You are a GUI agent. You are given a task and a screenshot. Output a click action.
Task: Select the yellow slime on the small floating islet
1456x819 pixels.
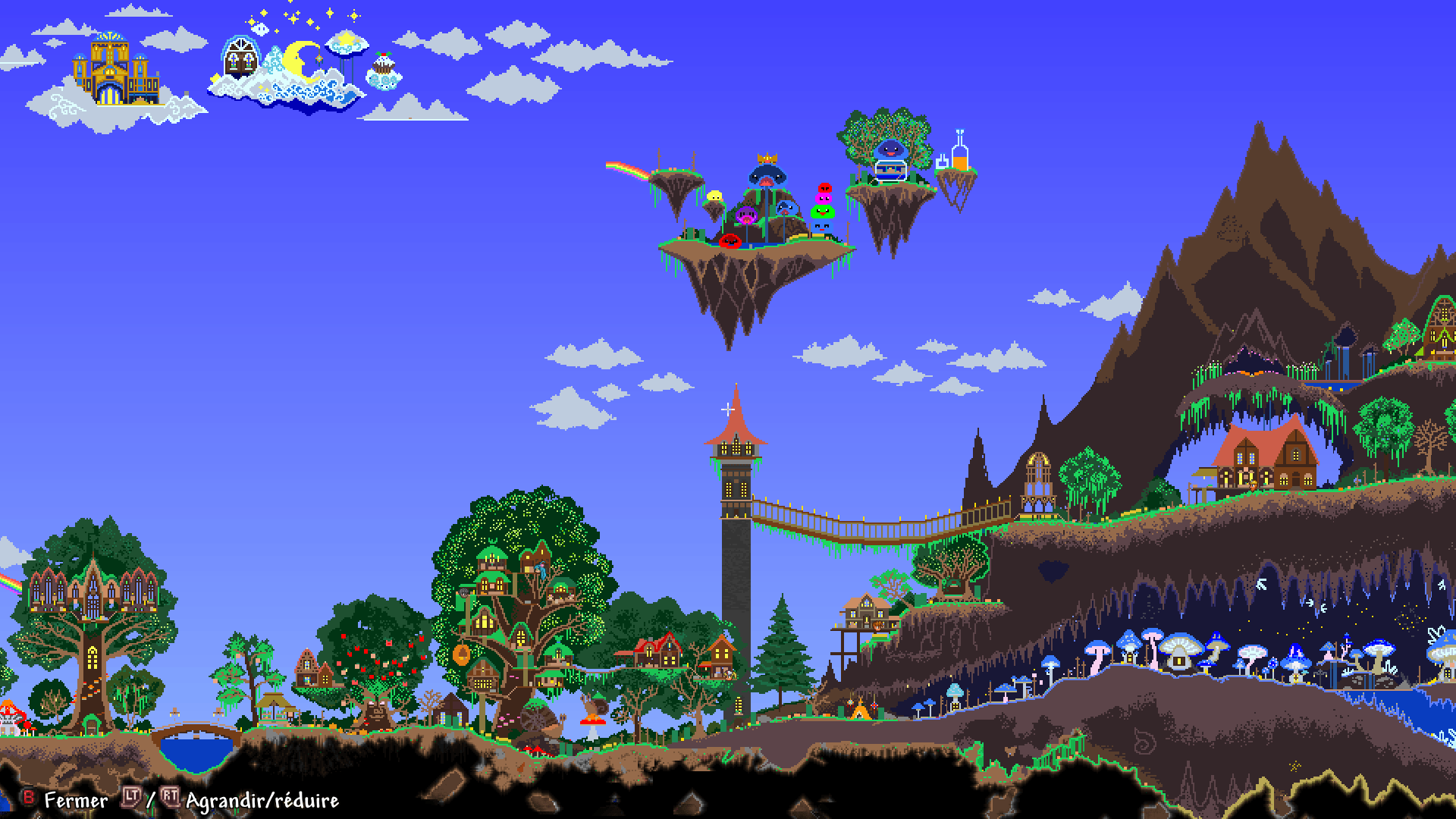tap(715, 197)
